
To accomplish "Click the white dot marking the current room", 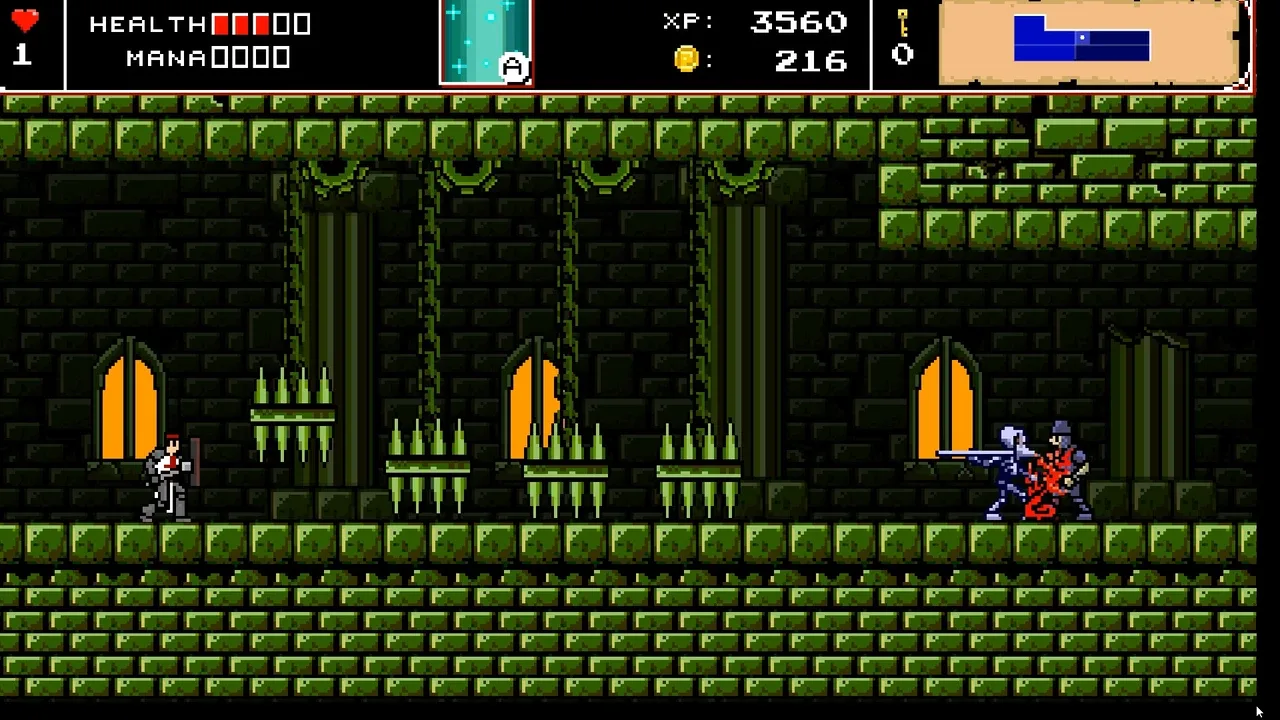I will click(1082, 38).
